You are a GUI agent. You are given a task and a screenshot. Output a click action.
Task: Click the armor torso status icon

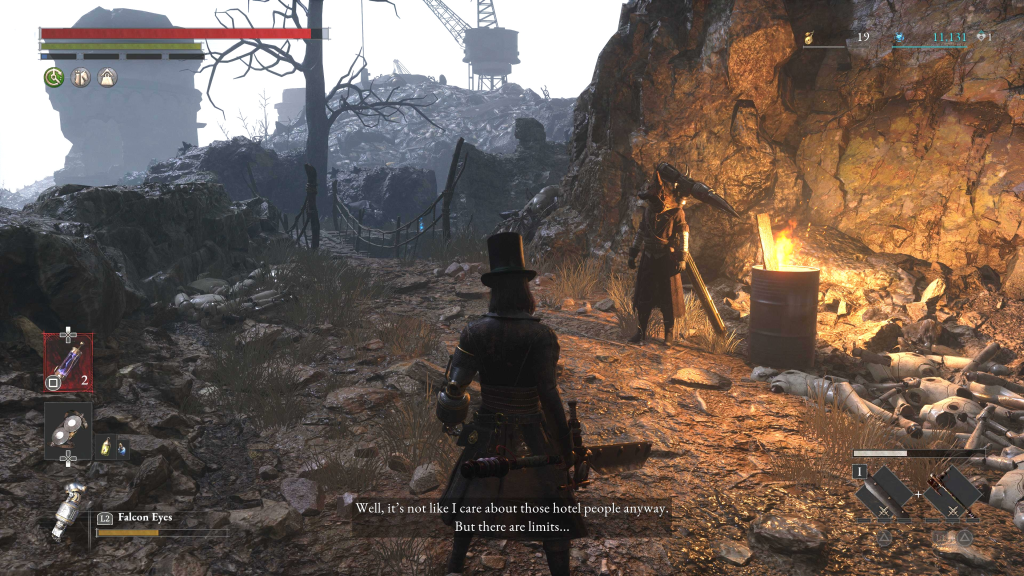click(80, 77)
